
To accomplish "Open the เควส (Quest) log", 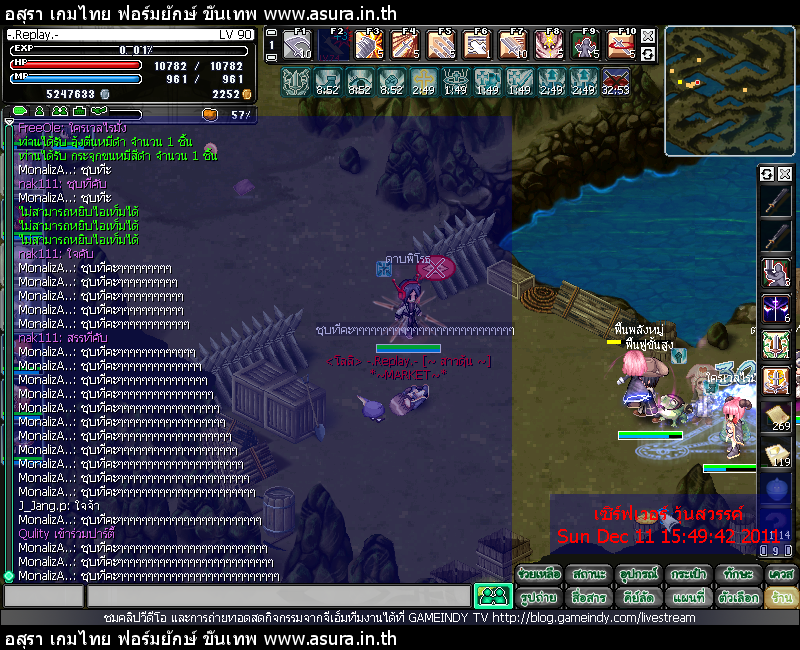I will 781,573.
